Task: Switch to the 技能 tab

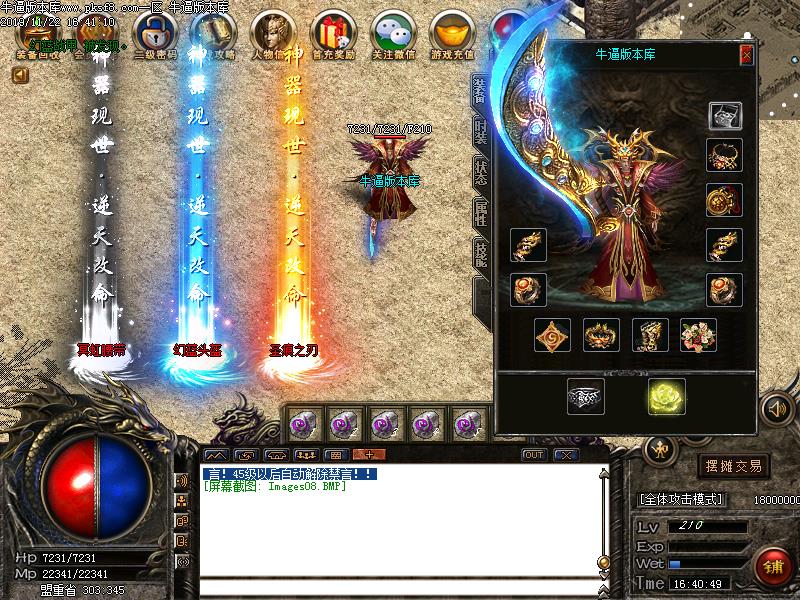Action: pos(481,254)
